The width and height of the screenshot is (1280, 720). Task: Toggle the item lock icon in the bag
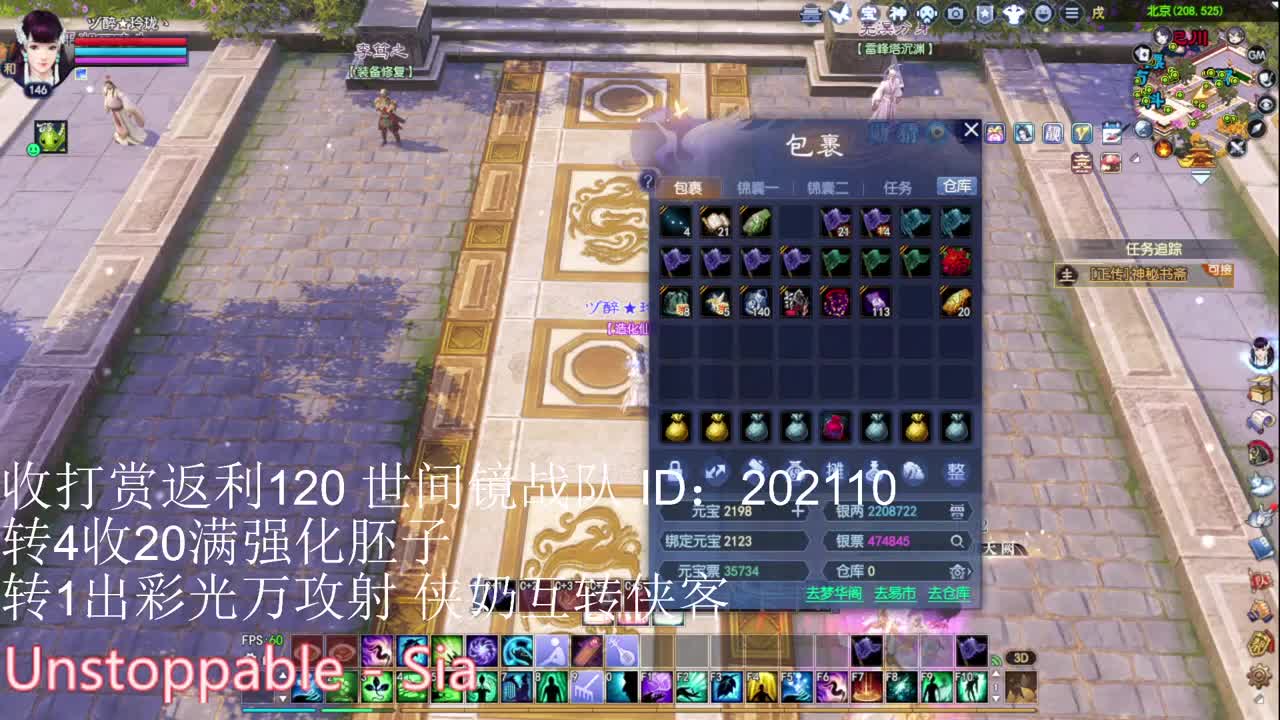pos(674,470)
